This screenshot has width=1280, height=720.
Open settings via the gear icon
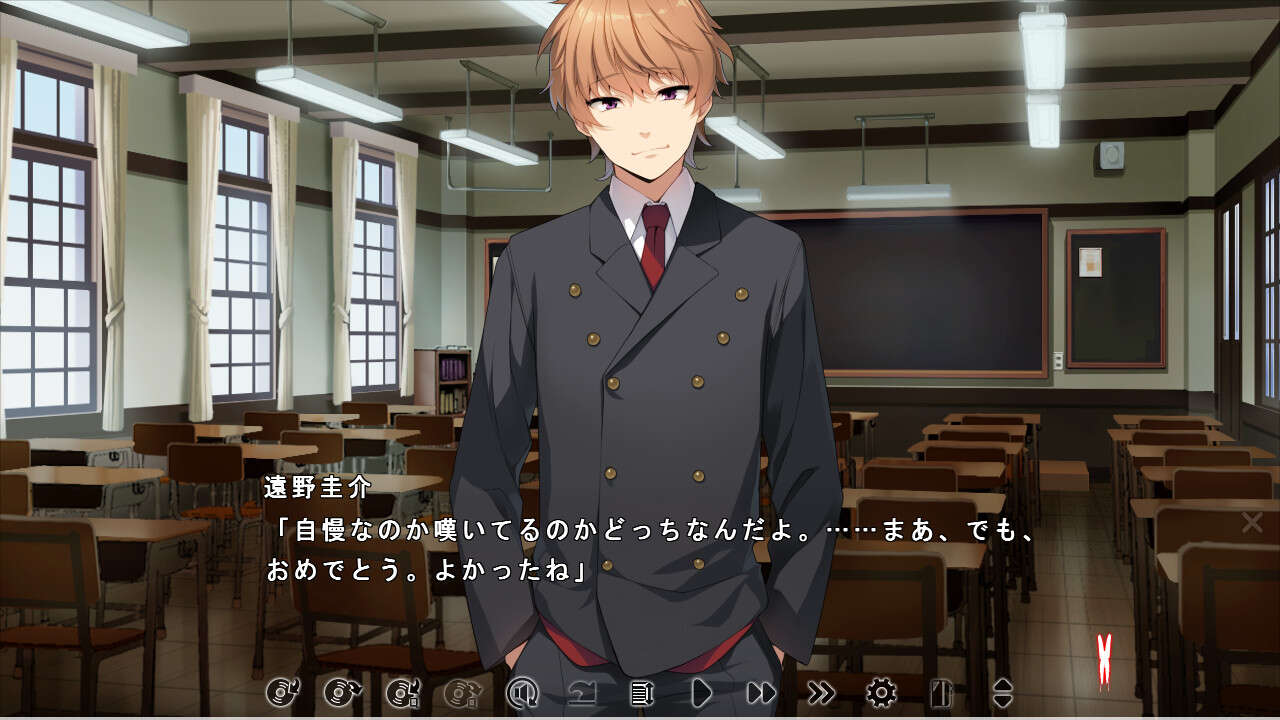[x=881, y=692]
